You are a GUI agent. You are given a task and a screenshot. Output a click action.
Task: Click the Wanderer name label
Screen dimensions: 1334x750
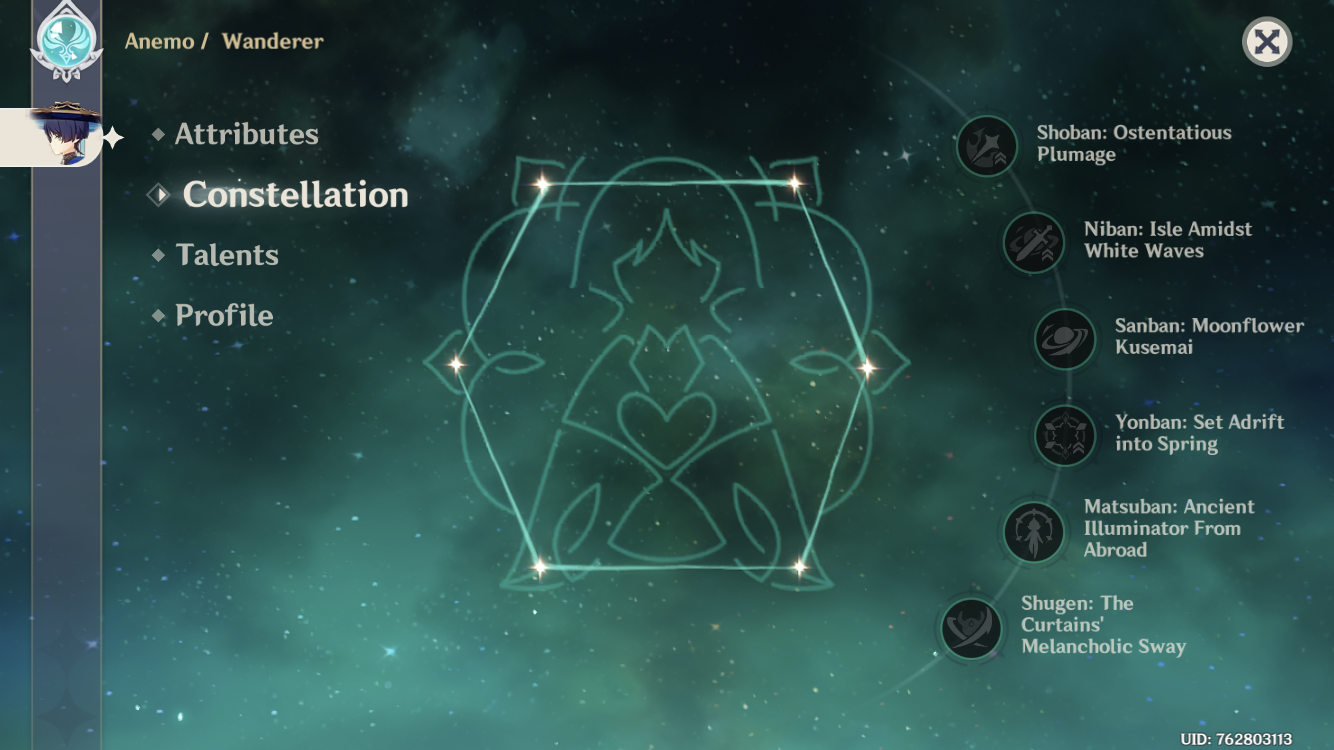[x=271, y=42]
